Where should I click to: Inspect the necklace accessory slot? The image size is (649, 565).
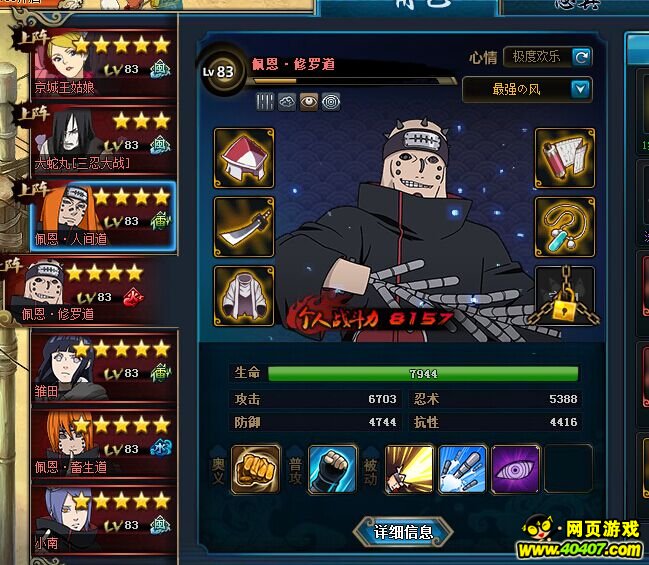coord(565,227)
